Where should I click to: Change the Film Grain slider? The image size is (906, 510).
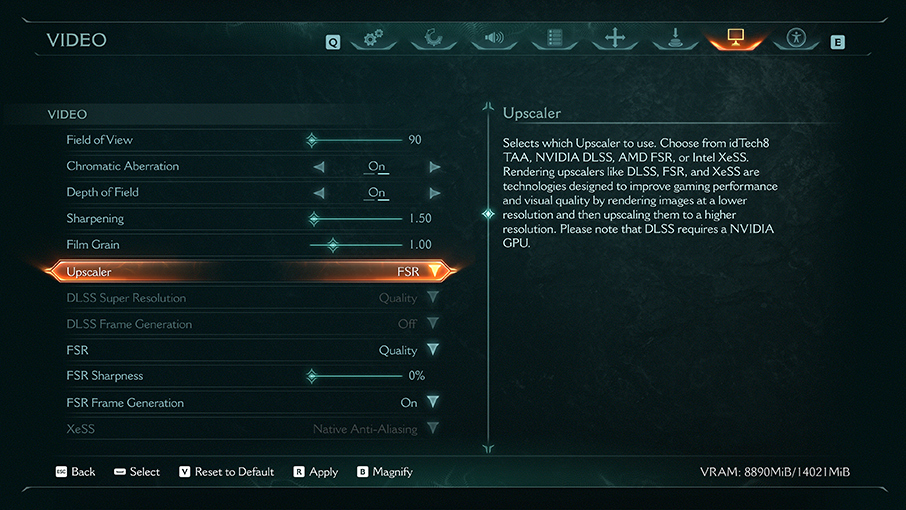(333, 245)
